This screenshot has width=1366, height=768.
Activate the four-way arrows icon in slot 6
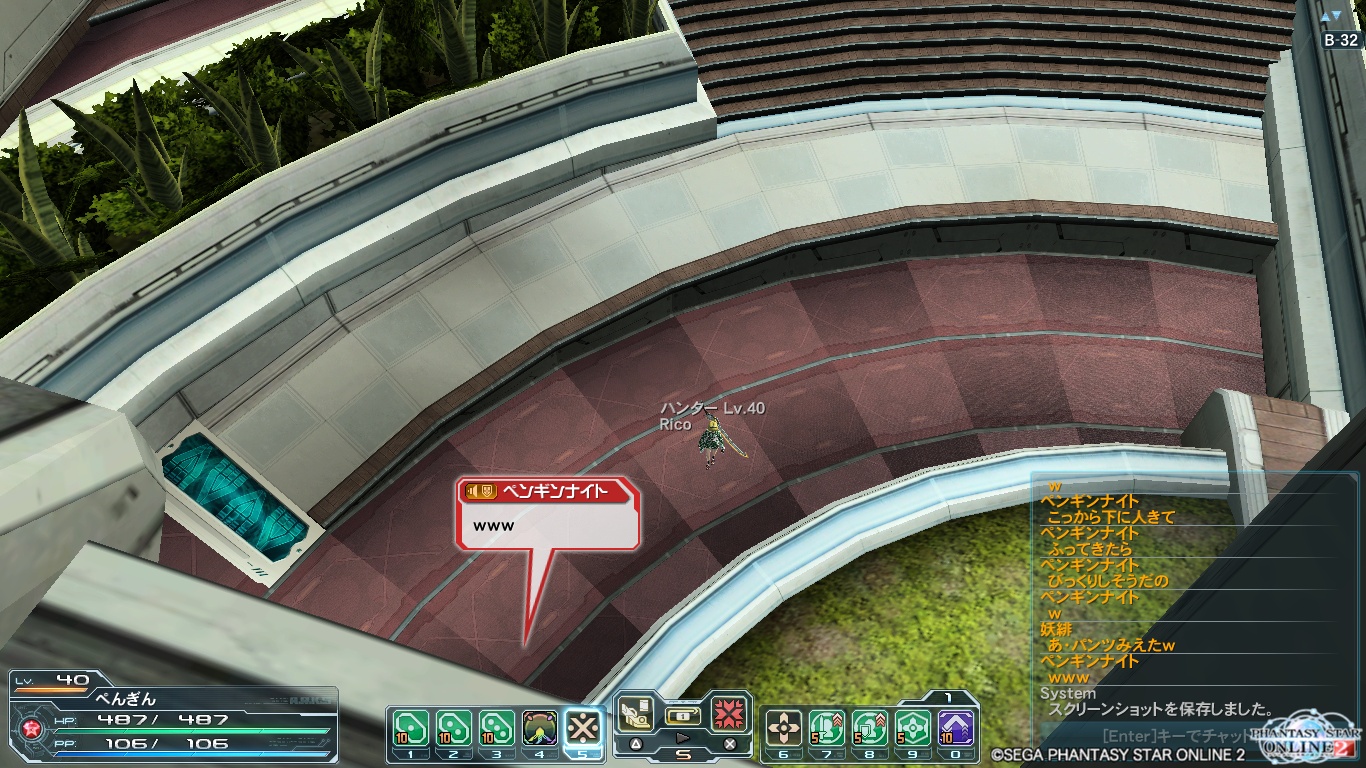pyautogui.click(x=784, y=727)
